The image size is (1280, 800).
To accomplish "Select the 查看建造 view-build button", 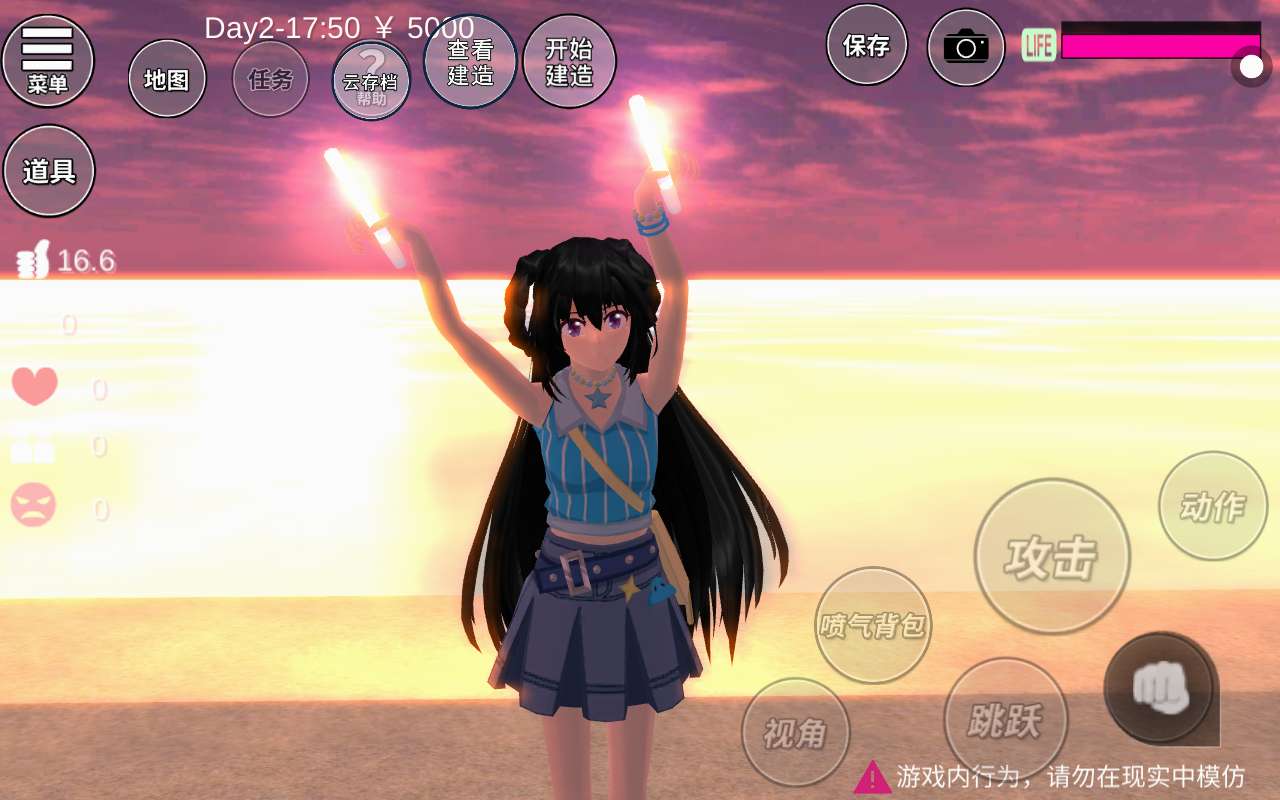I will 470,61.
